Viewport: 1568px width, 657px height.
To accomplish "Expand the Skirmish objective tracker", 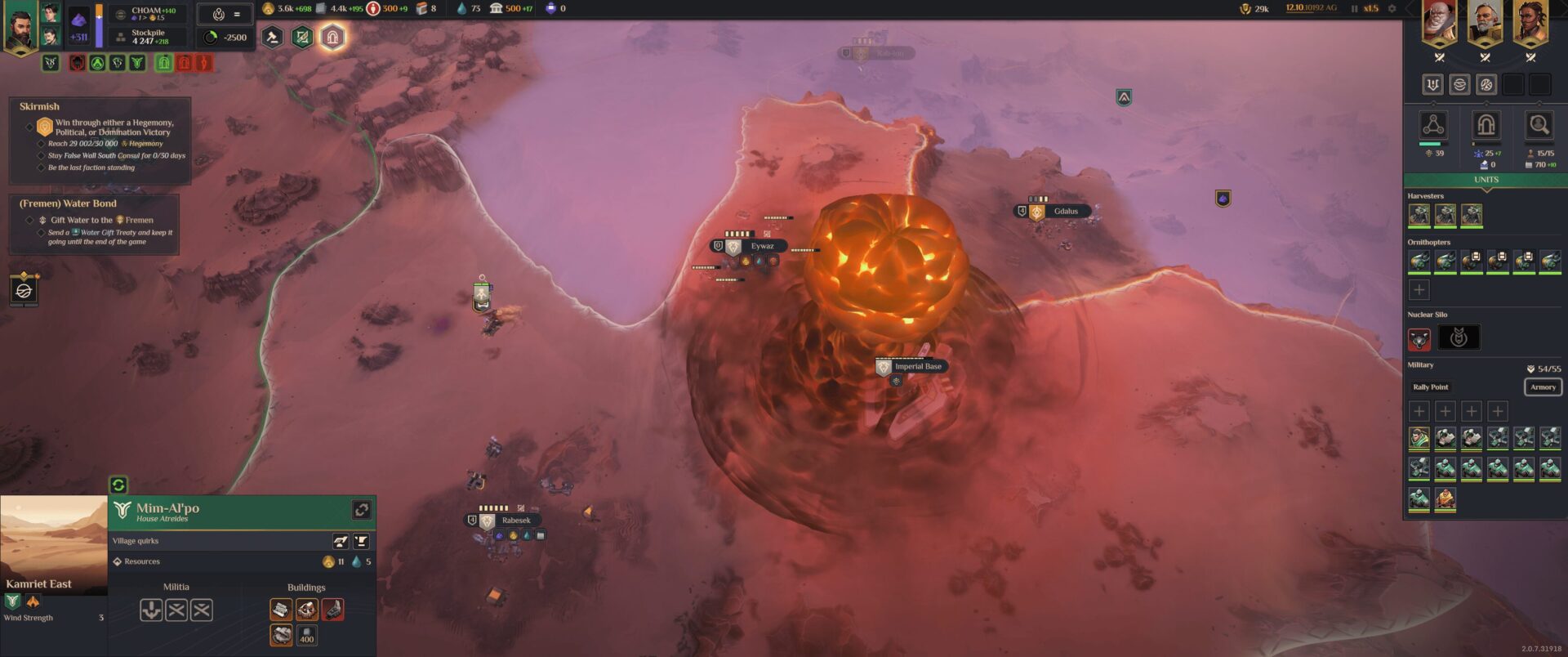I will [39, 106].
